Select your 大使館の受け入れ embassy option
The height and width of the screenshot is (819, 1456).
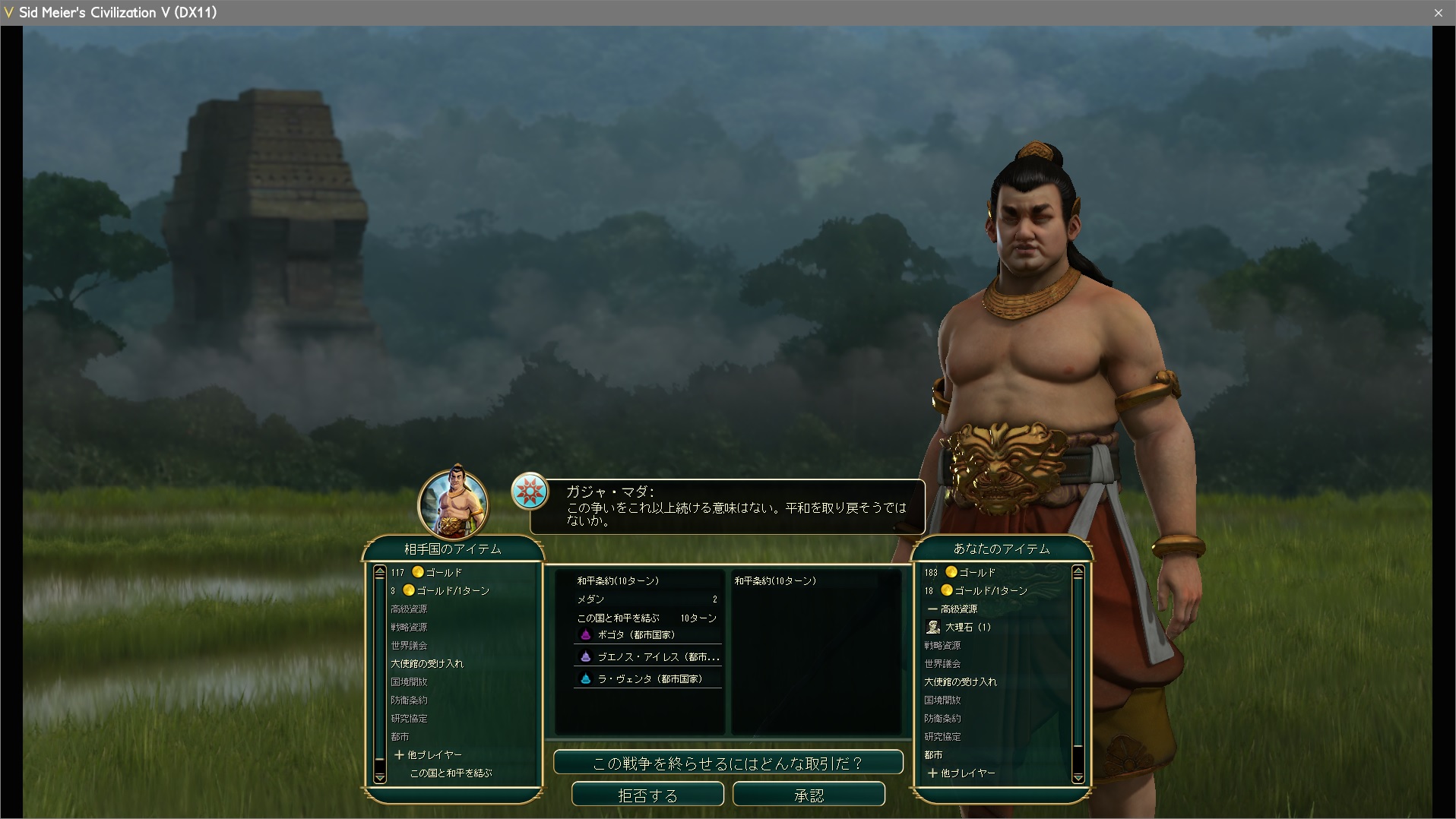pyautogui.click(x=961, y=681)
